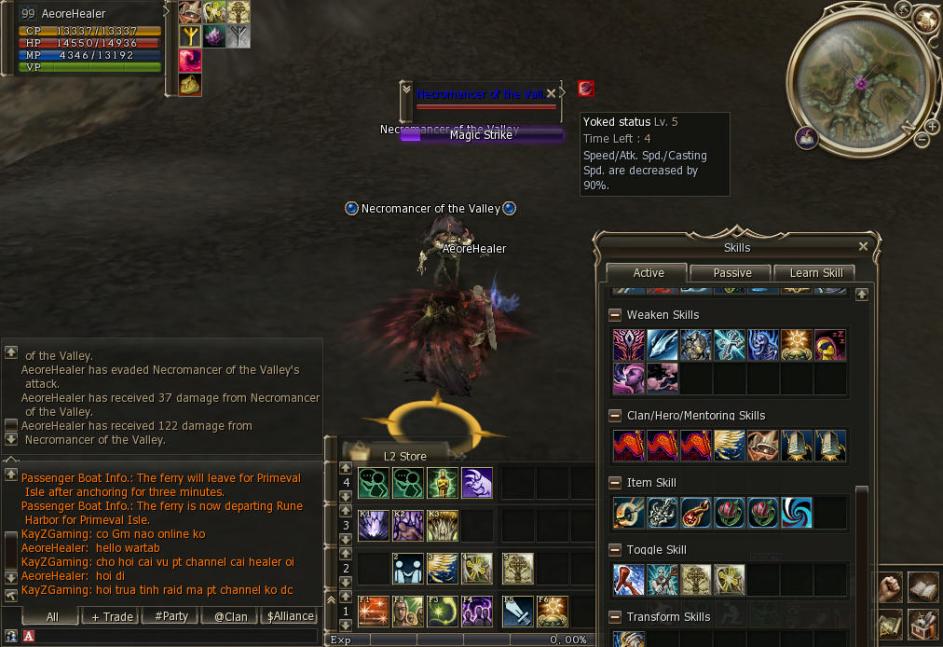The height and width of the screenshot is (647, 943).
Task: Select the @Clan chat tab
Action: (230, 617)
